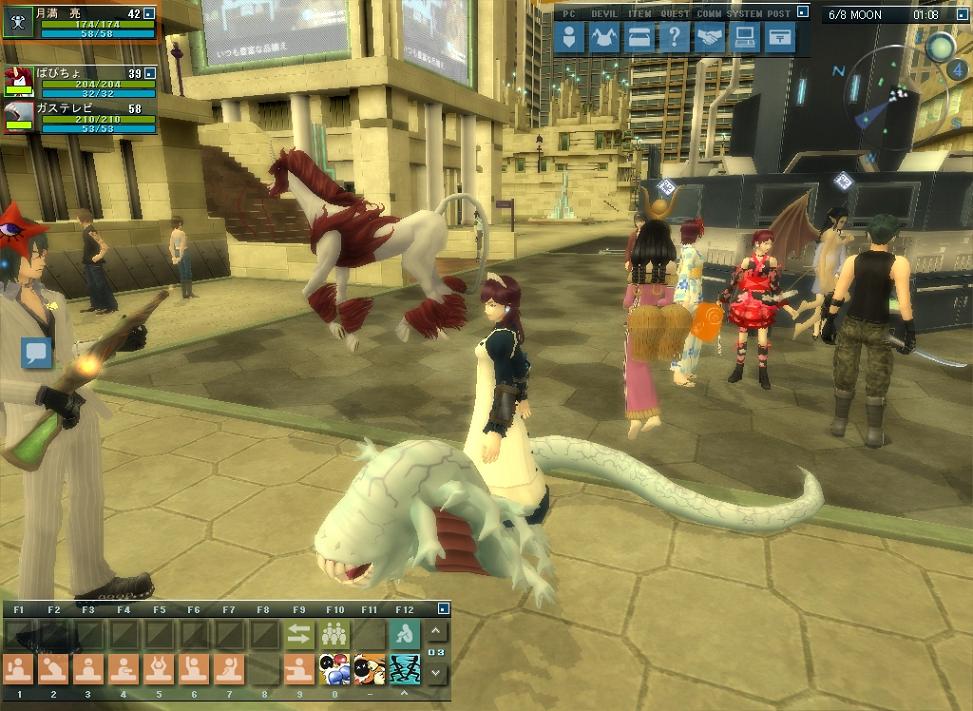Open the COMM handshake menu
This screenshot has height=711, width=973.
709,38
